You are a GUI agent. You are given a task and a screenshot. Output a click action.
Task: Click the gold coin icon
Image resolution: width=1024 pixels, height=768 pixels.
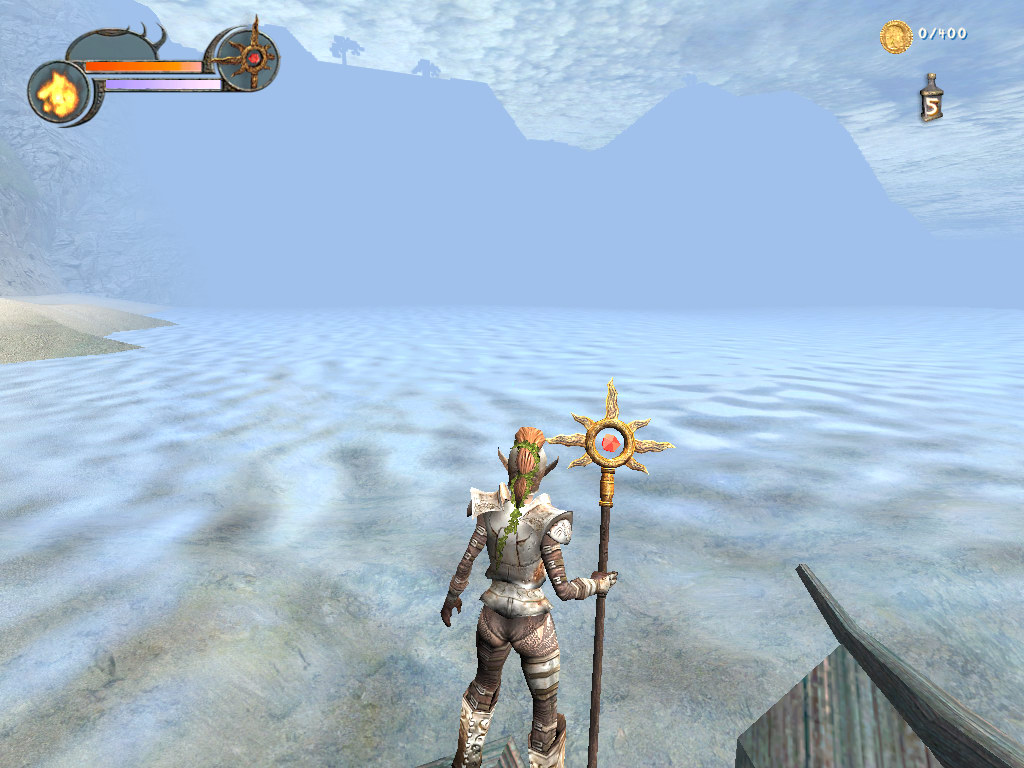pos(895,36)
